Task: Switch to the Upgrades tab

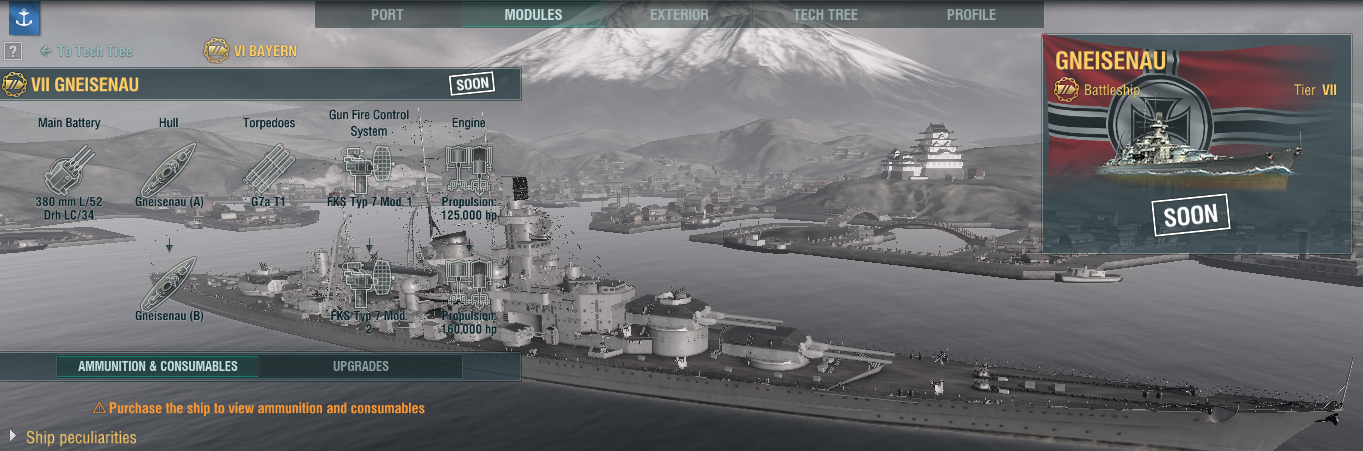Action: (x=360, y=366)
